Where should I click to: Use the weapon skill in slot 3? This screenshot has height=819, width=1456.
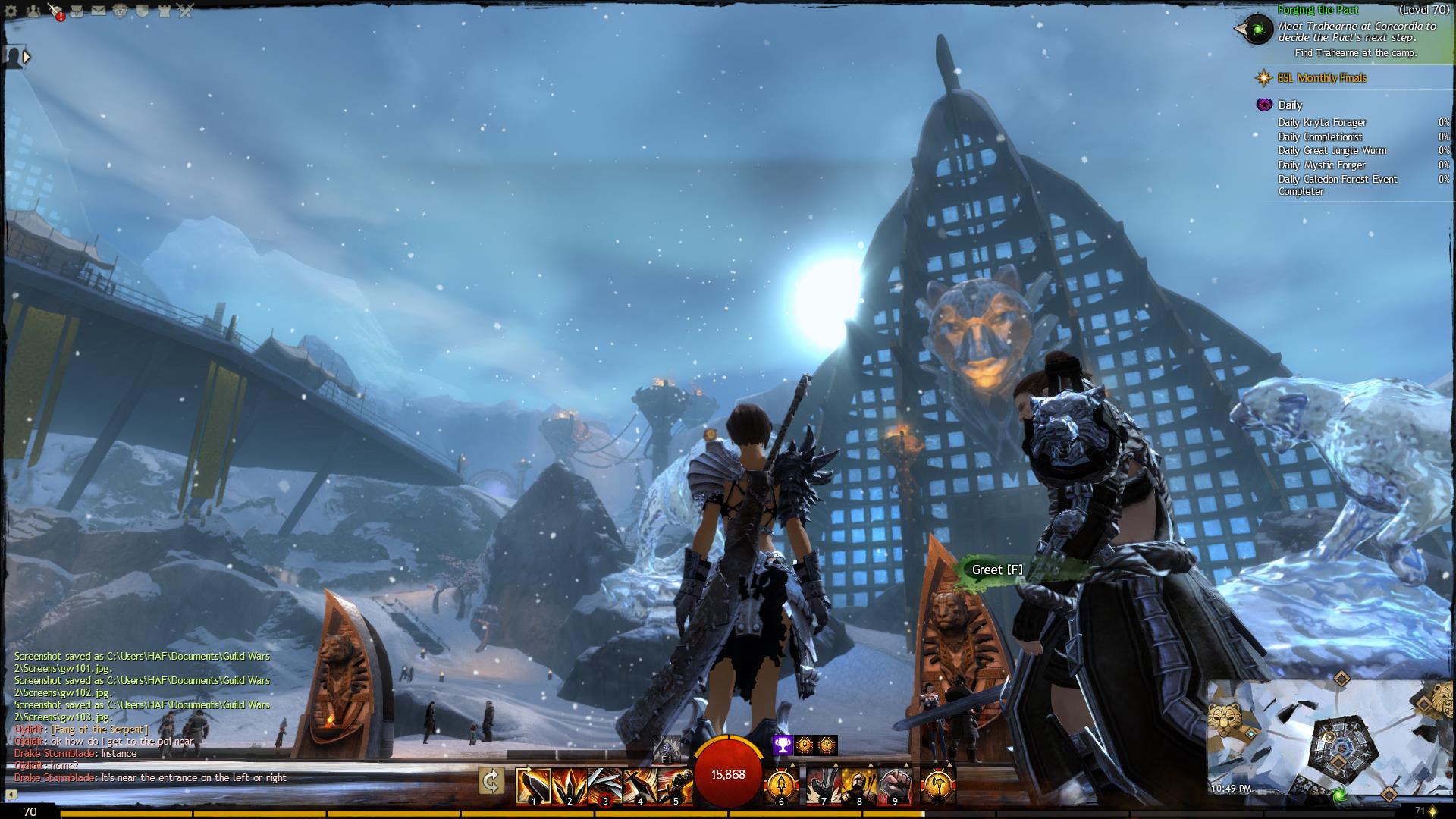click(x=604, y=786)
